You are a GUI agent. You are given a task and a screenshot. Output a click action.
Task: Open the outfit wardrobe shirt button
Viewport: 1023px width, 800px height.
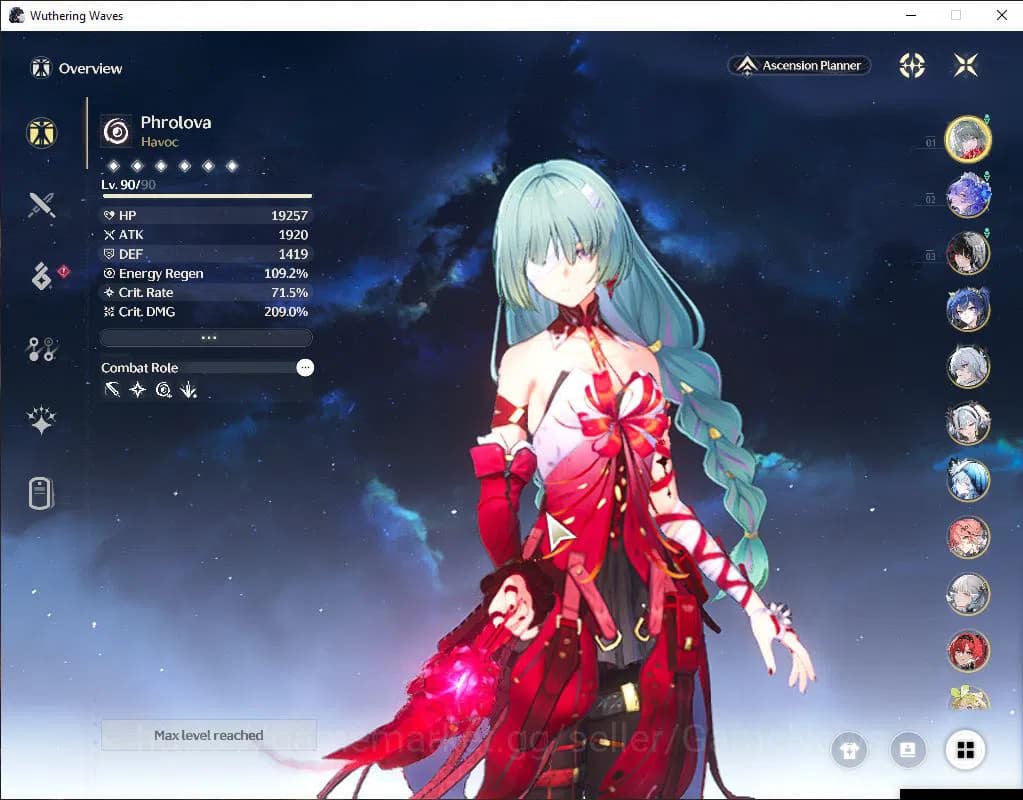tap(850, 751)
